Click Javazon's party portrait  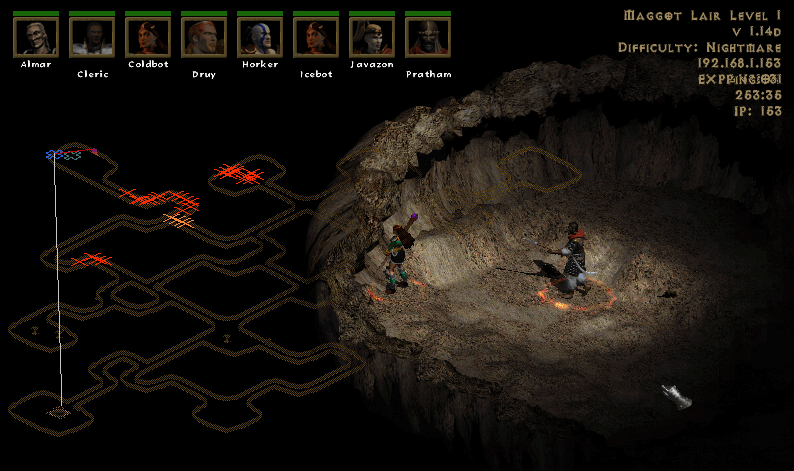(x=372, y=37)
